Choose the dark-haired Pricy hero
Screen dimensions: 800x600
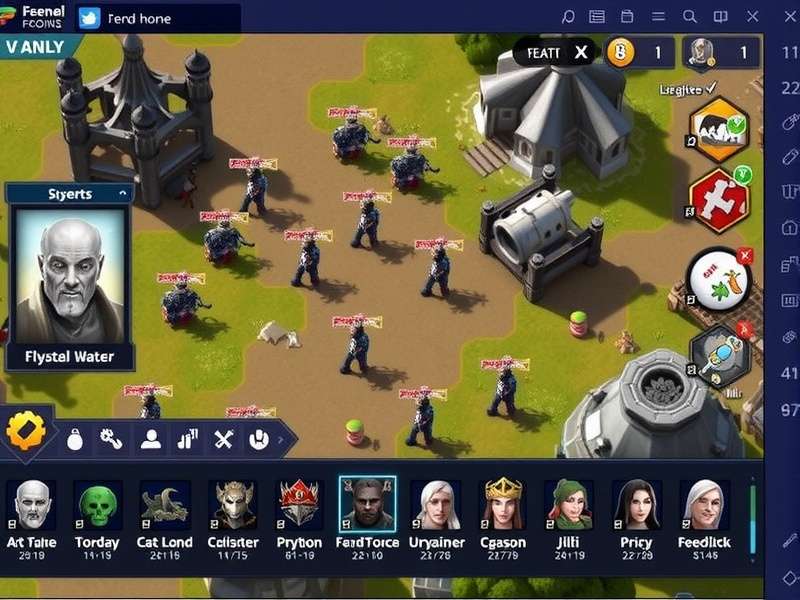tap(637, 504)
